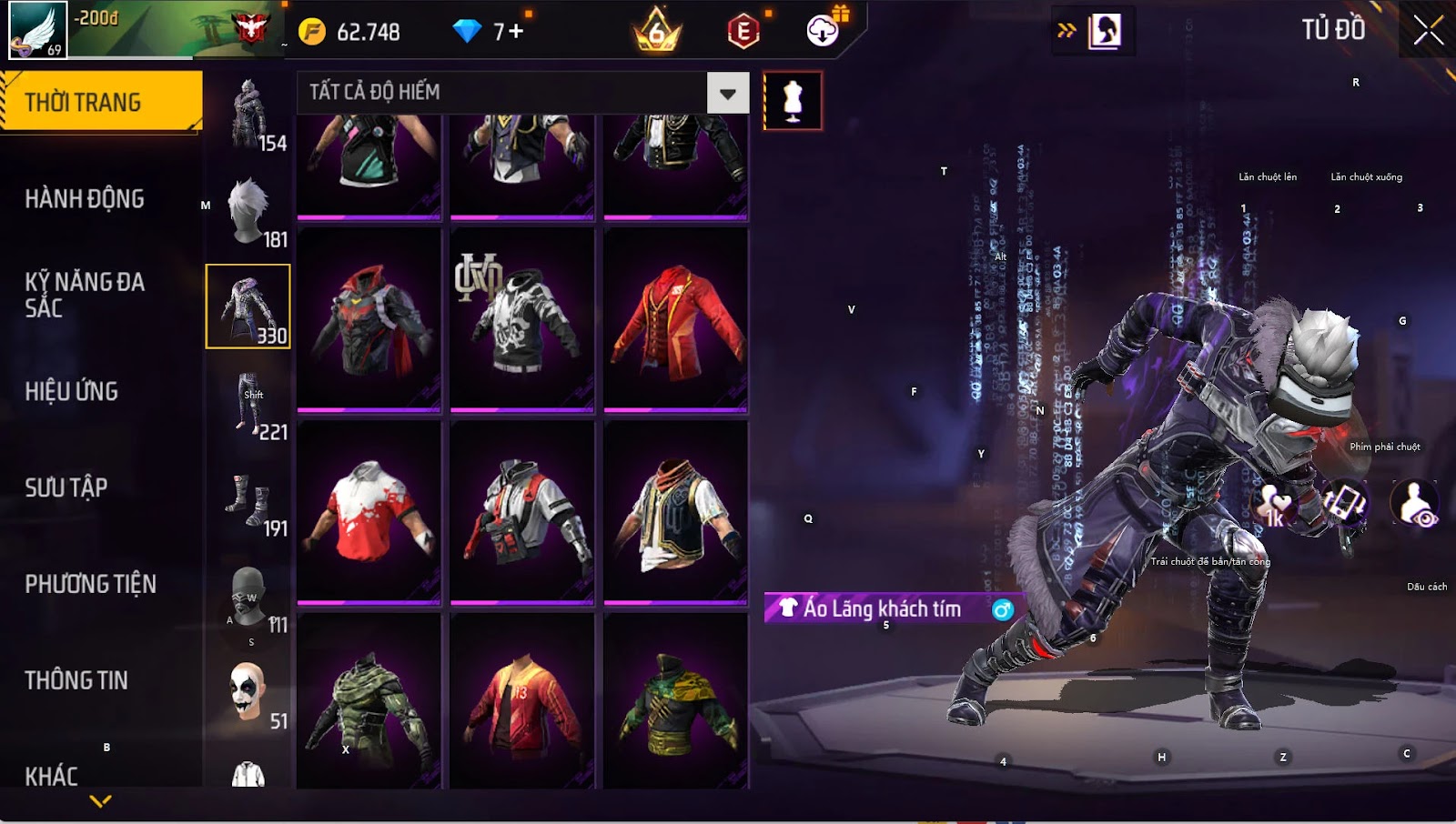Open the Hành Động category
The image size is (1456, 824).
(85, 198)
